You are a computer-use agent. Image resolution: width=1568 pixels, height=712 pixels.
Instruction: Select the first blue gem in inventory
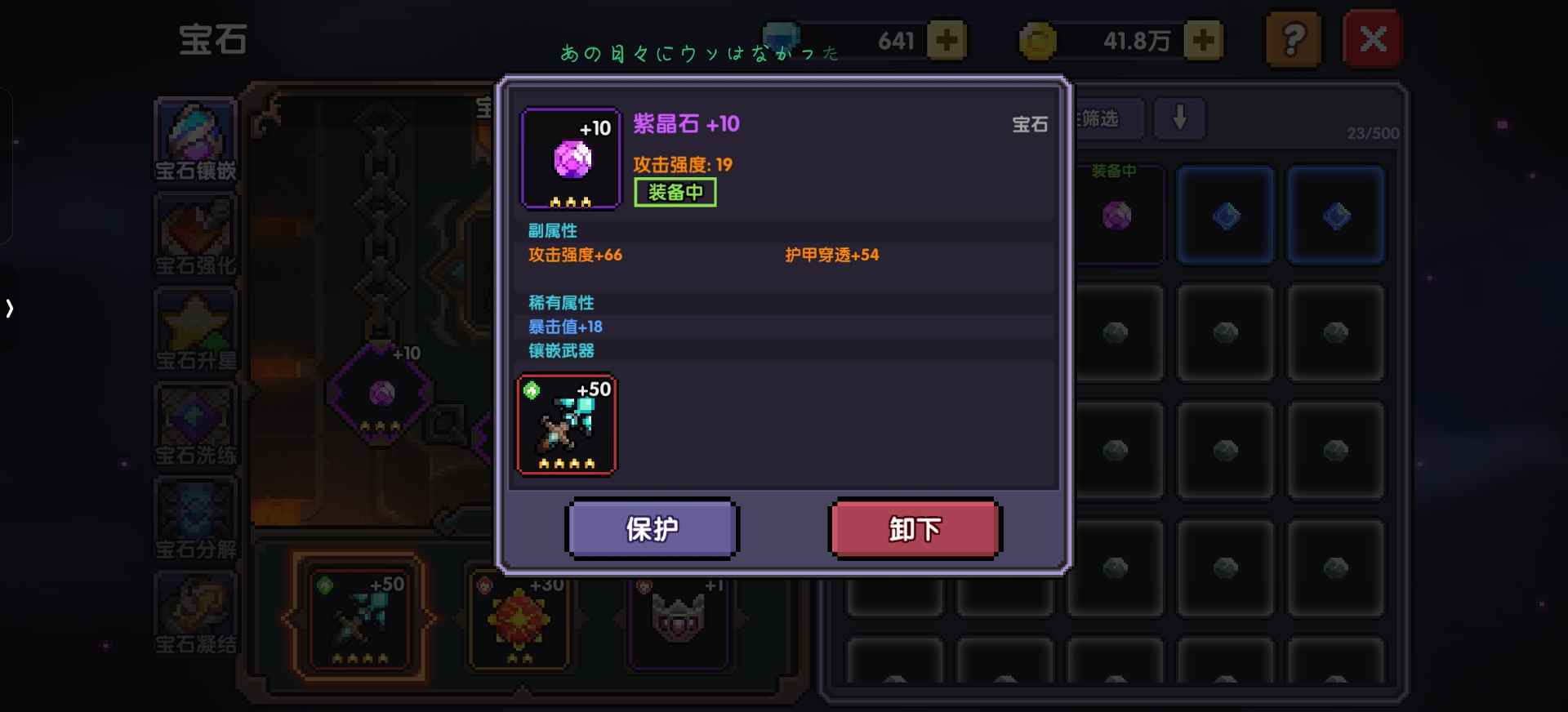(1225, 215)
